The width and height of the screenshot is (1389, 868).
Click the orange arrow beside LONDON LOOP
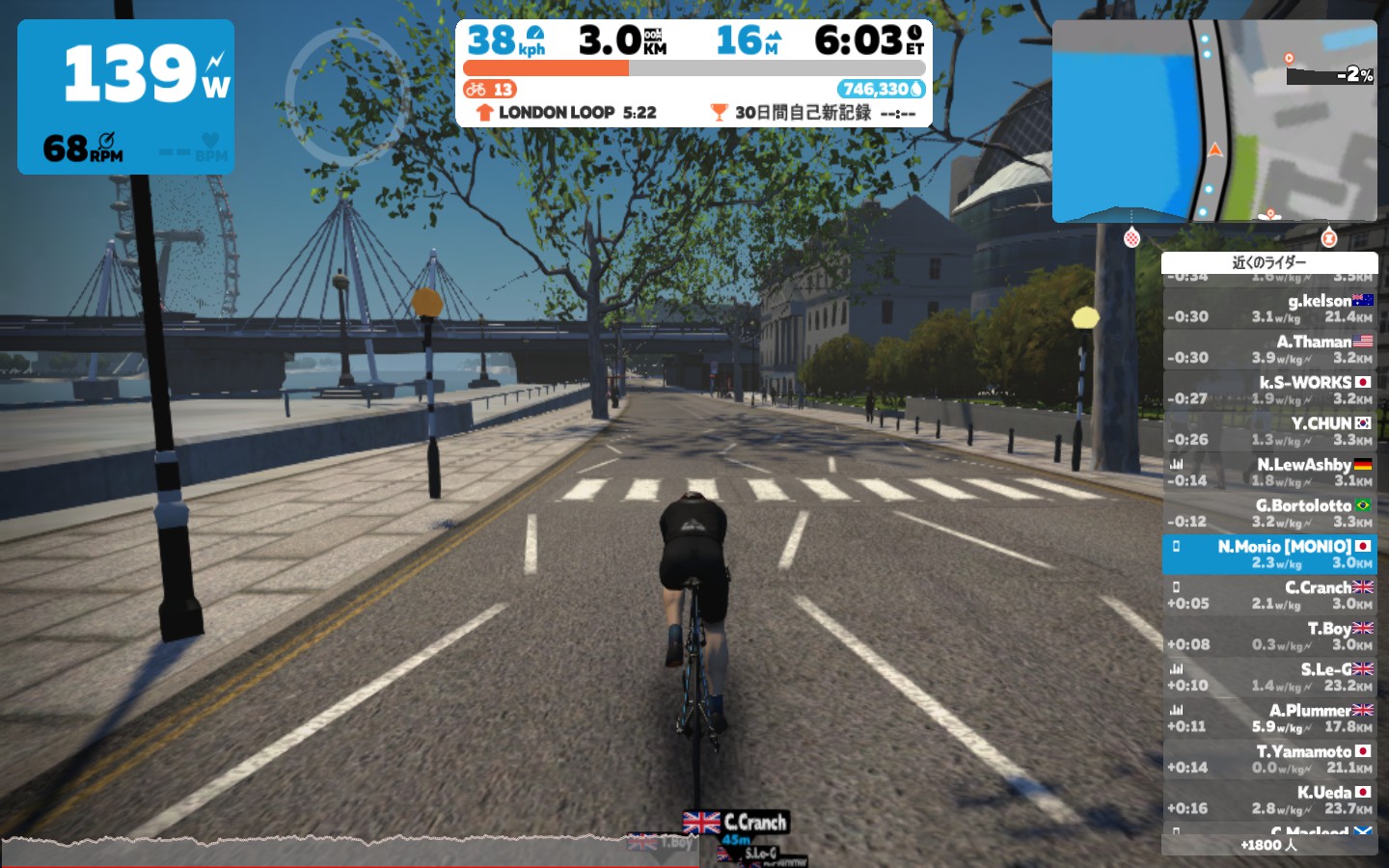coord(483,112)
